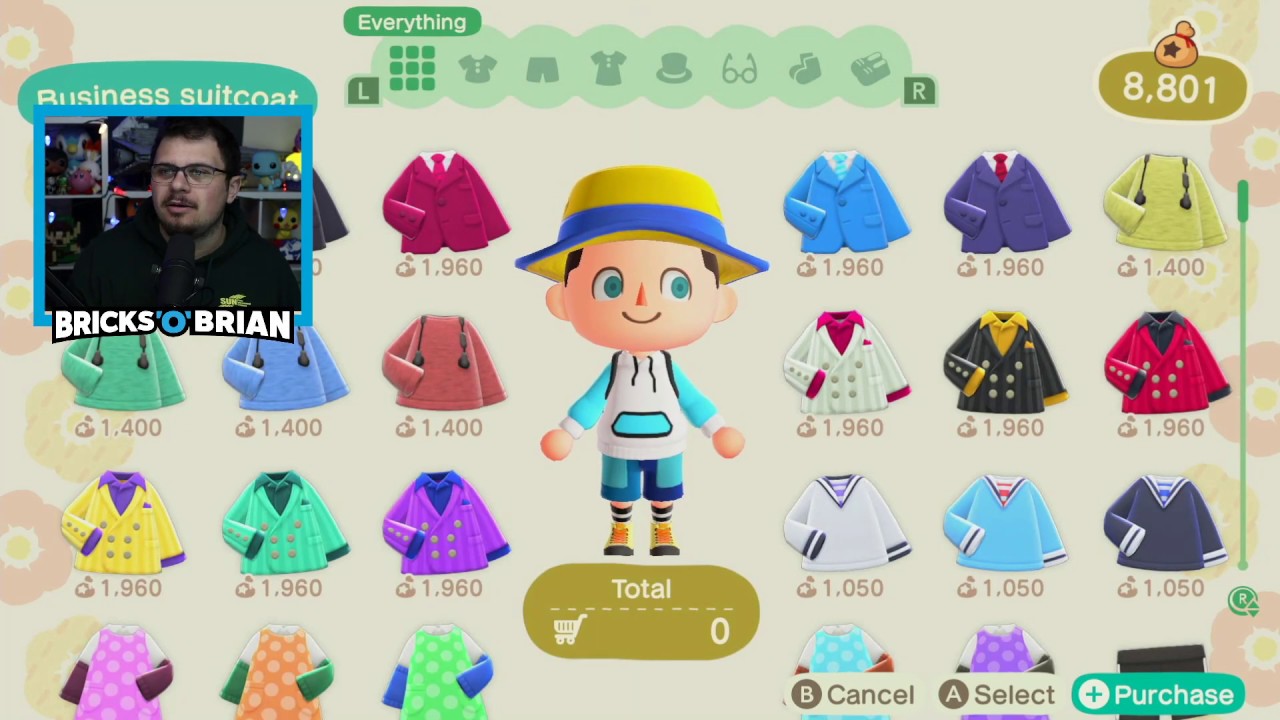Select the Hats category icon
Viewport: 1280px width, 720px height.
click(672, 67)
